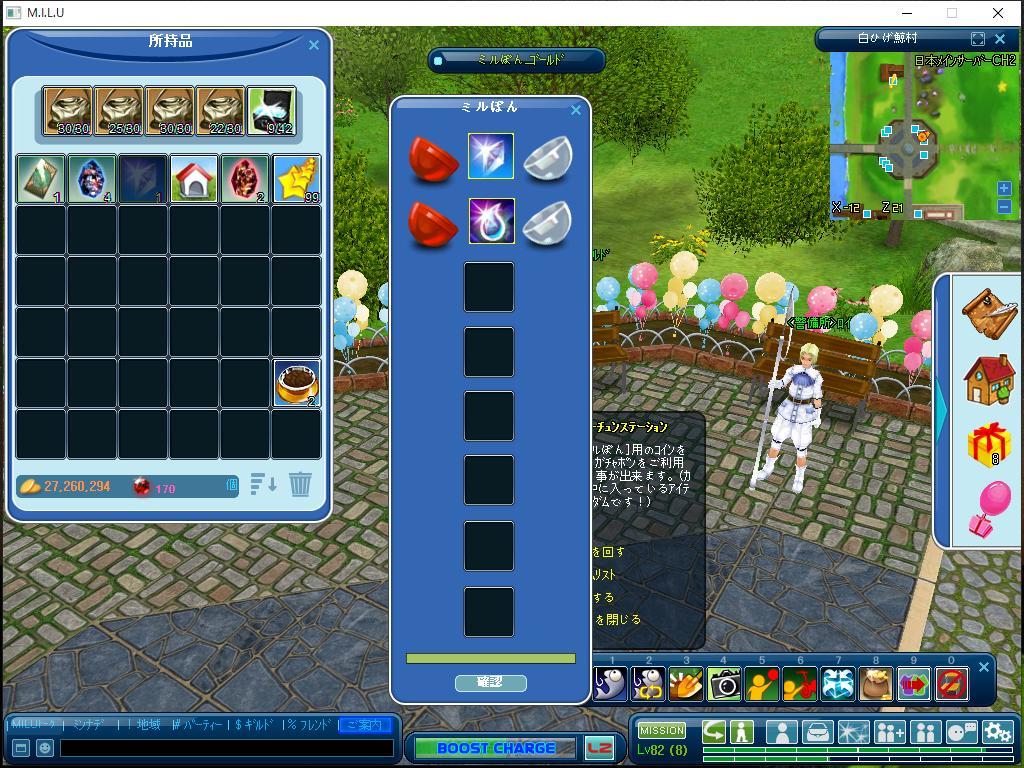This screenshot has height=768, width=1024.
Task: Close the ミルぽん gacha panel
Action: [575, 110]
